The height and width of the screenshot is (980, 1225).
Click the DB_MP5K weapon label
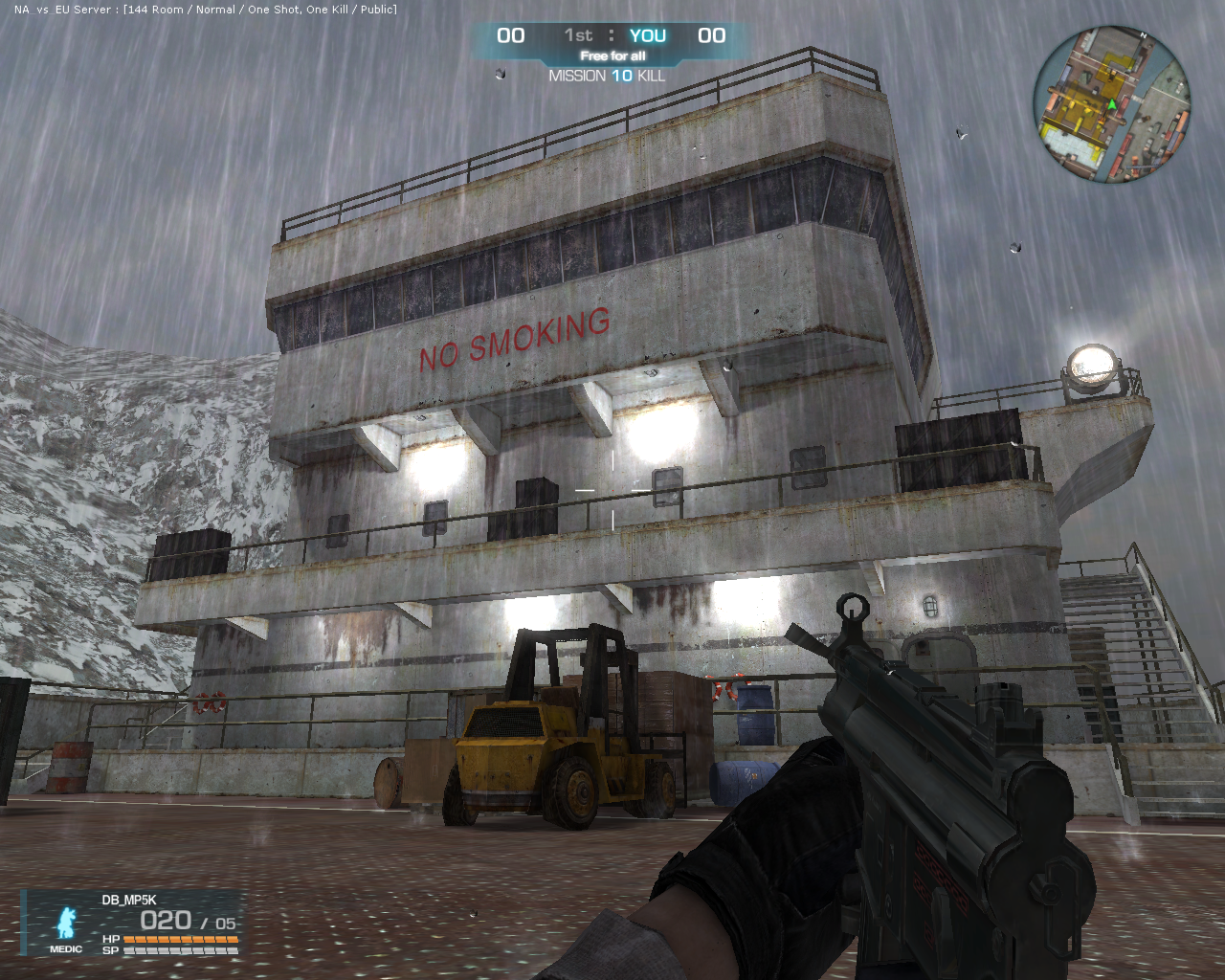[129, 900]
